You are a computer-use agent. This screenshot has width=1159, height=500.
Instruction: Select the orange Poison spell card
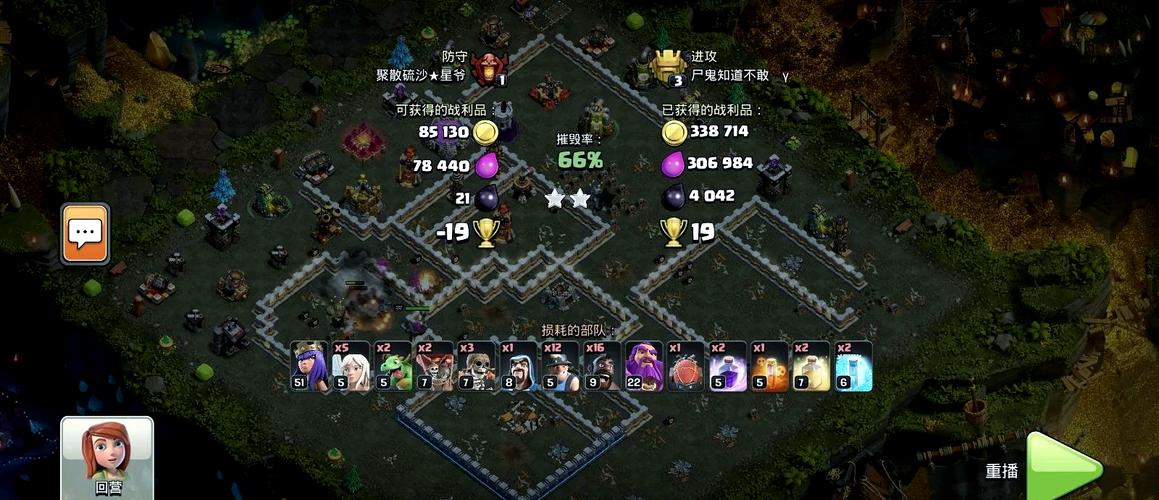point(770,366)
